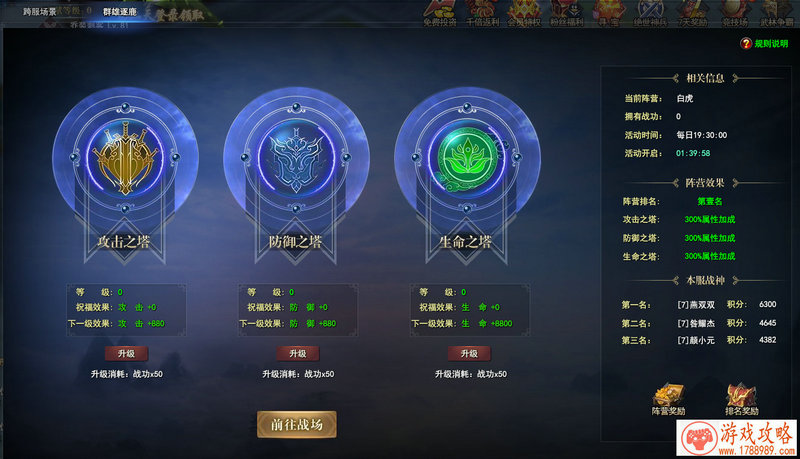Upgrade the 生命之塔 life tower
Image resolution: width=800 pixels, height=459 pixels.
point(469,353)
